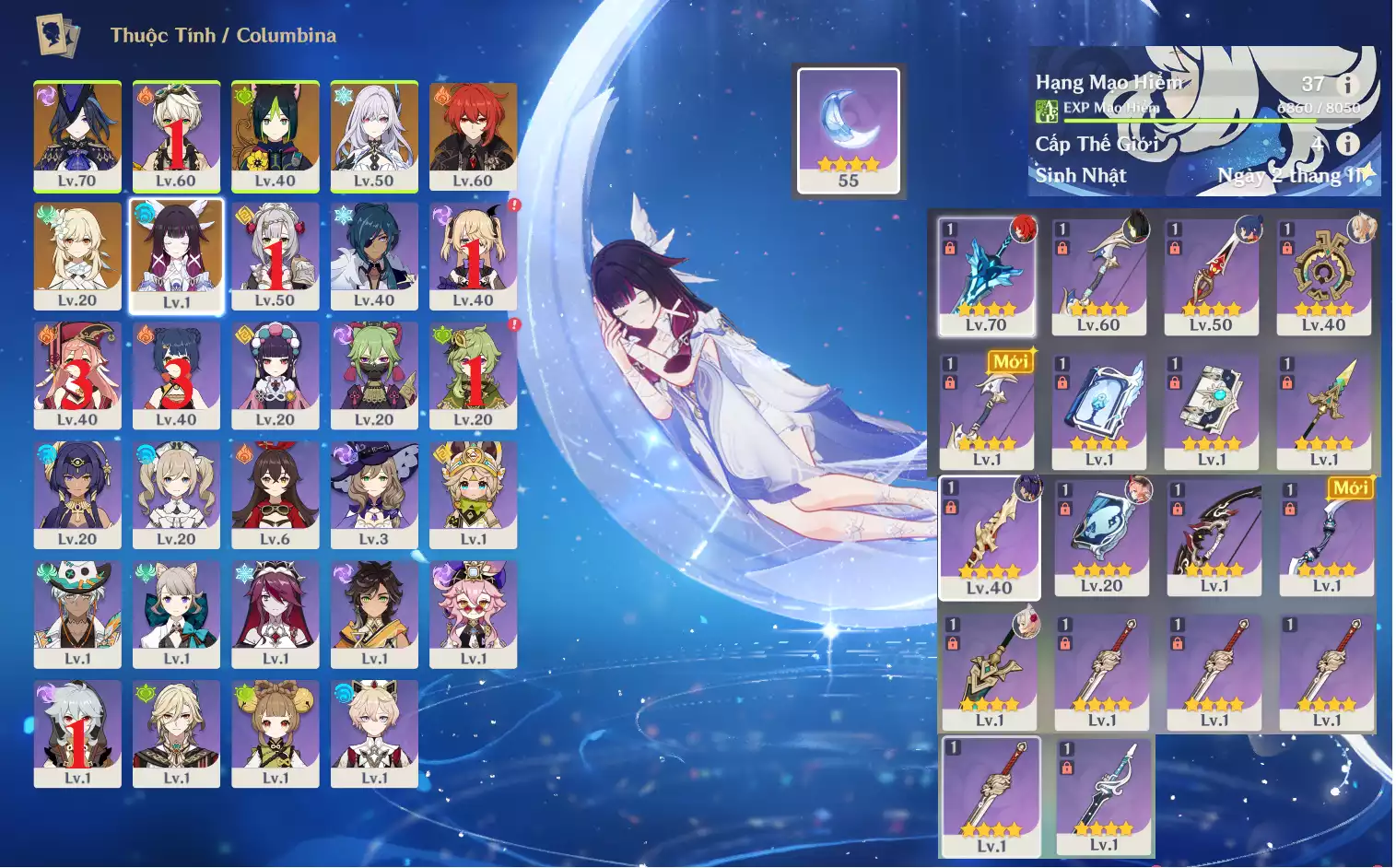Select the Lv.70 blue crystal weapon

pyautogui.click(x=986, y=276)
